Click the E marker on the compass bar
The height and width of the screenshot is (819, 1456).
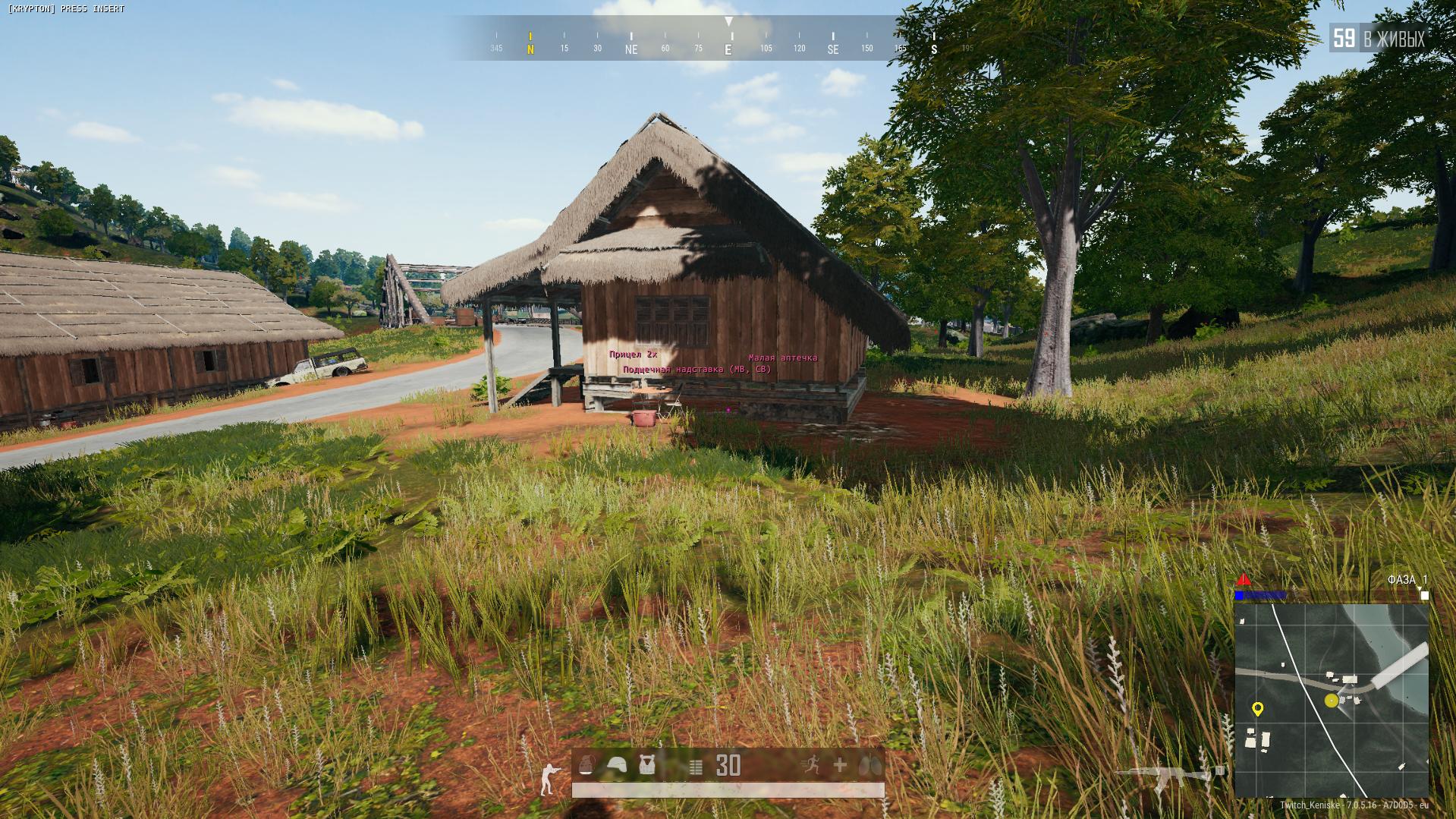click(x=728, y=49)
